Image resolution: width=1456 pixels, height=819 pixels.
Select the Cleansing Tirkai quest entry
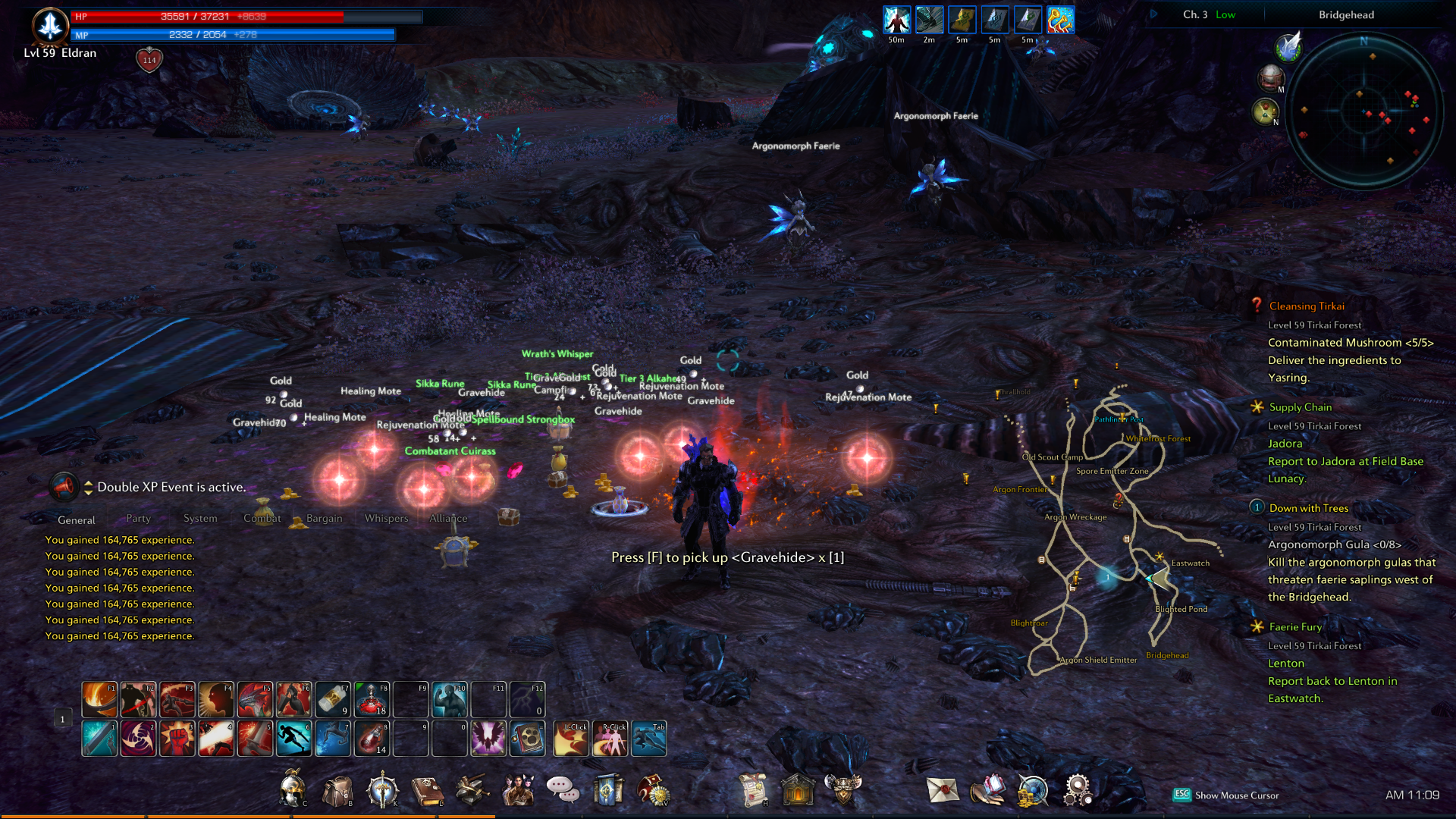(1307, 306)
